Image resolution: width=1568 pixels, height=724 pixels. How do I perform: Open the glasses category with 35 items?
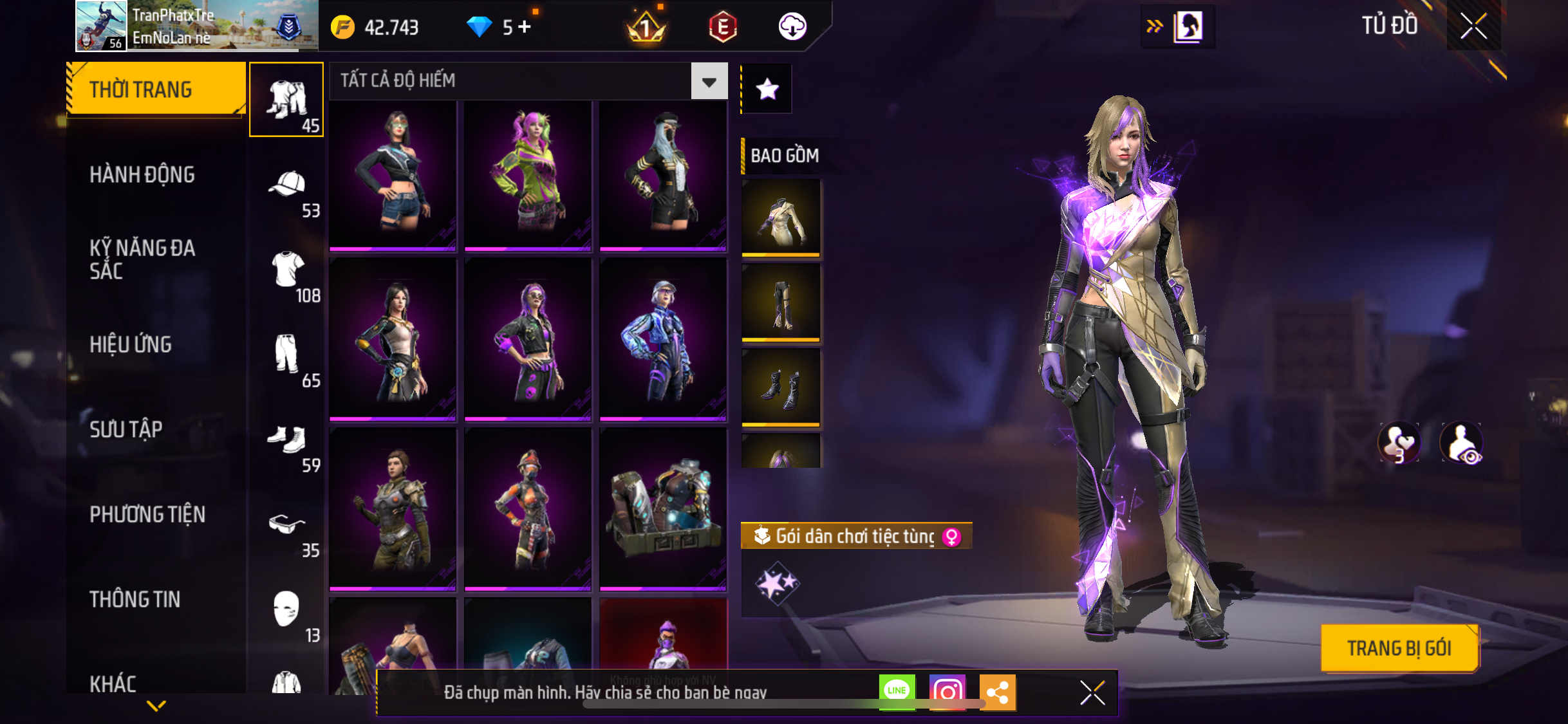tap(287, 531)
